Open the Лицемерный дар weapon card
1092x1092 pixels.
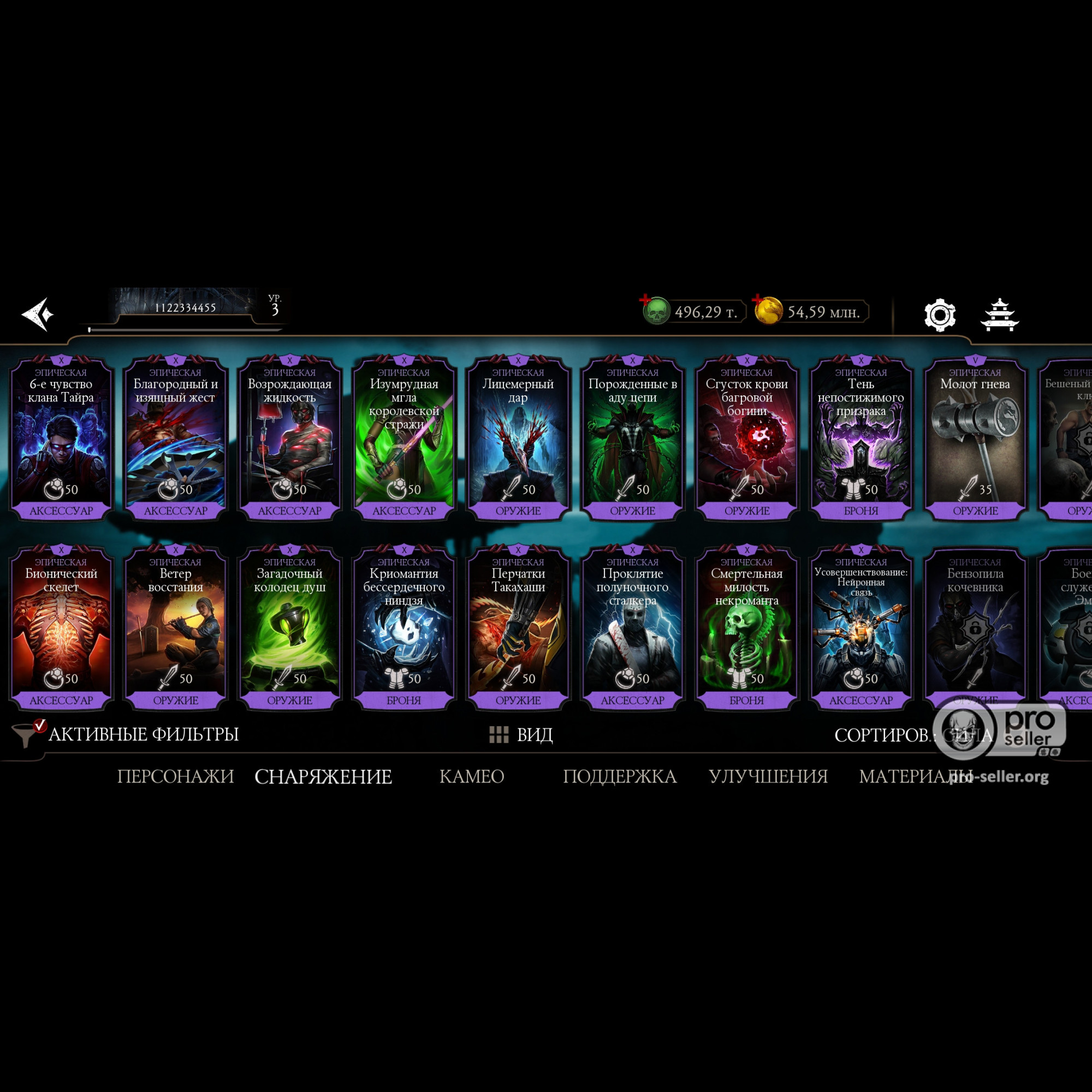pyautogui.click(x=518, y=438)
